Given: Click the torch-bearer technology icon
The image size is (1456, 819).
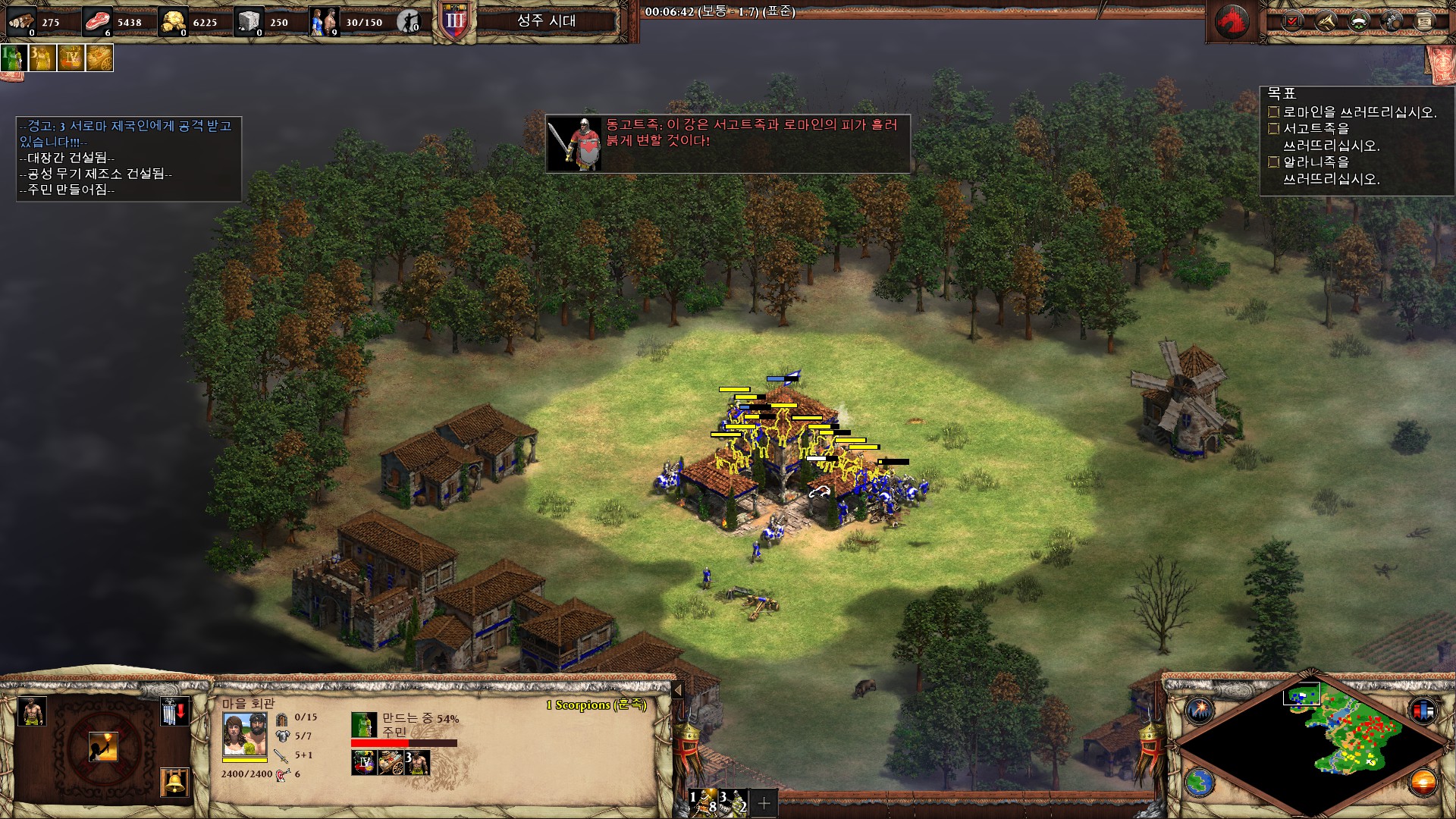Looking at the screenshot, I should (102, 747).
